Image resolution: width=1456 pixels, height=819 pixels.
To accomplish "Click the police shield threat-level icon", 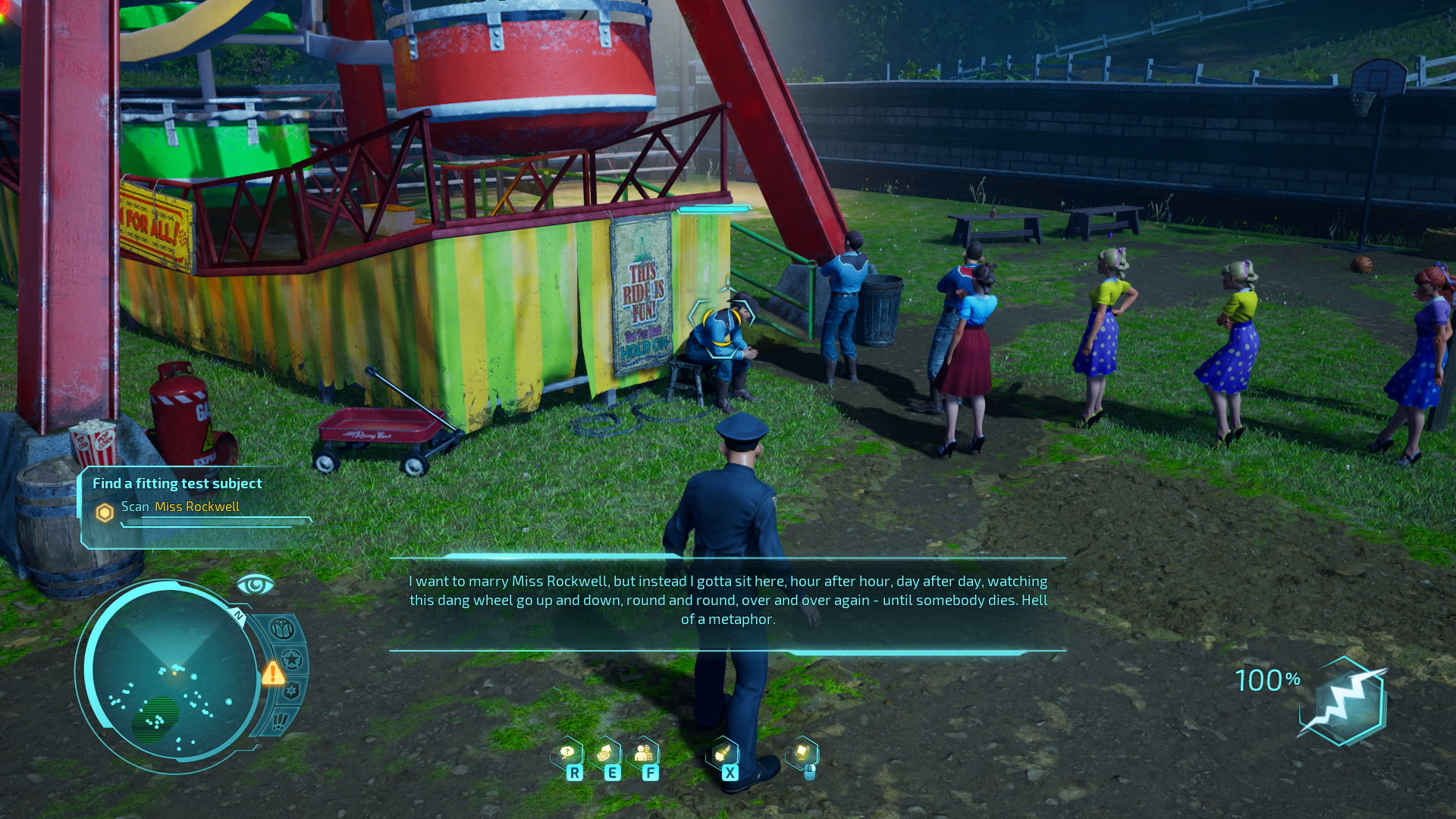I will click(291, 691).
